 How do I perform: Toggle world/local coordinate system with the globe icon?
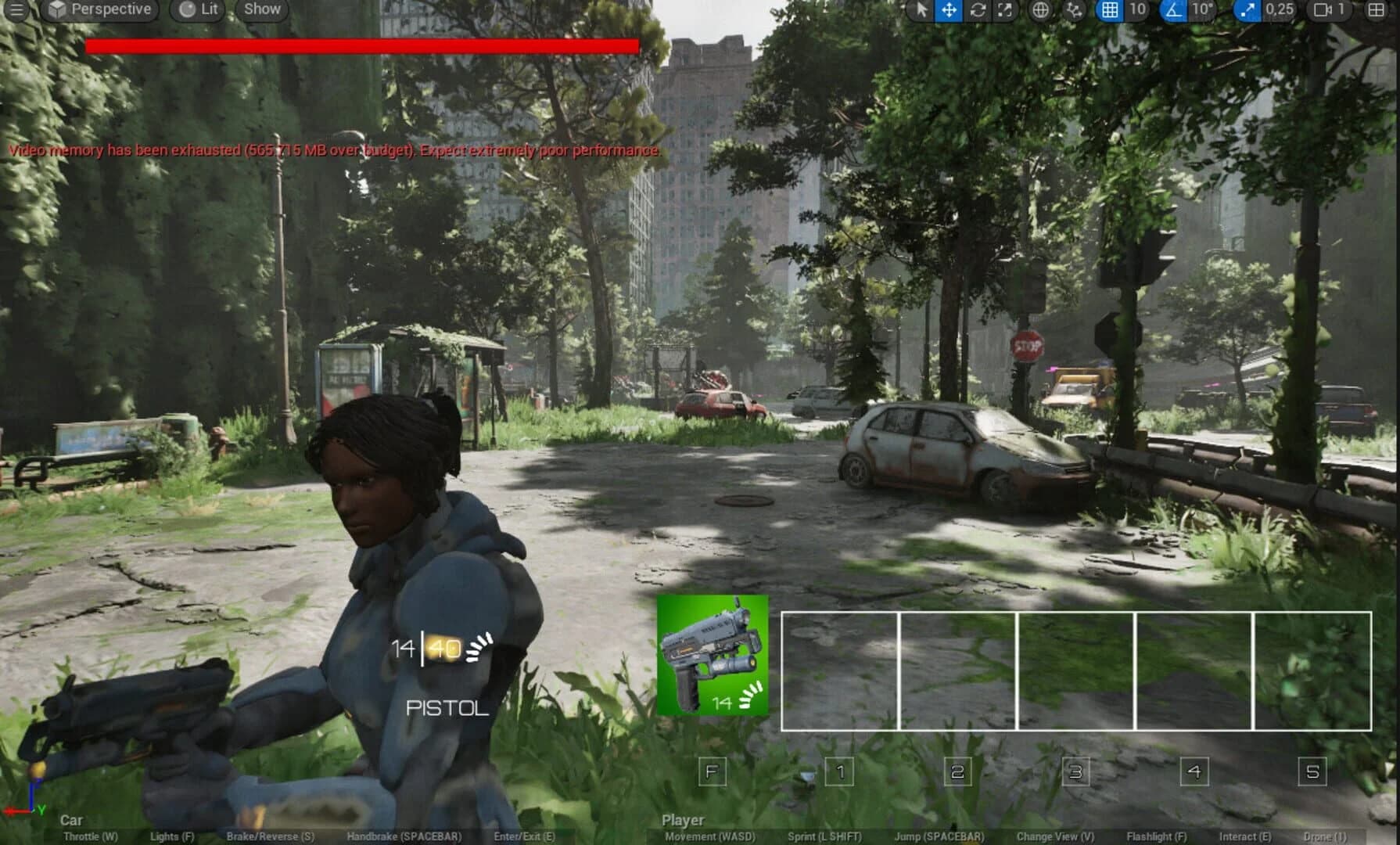coord(1042,11)
